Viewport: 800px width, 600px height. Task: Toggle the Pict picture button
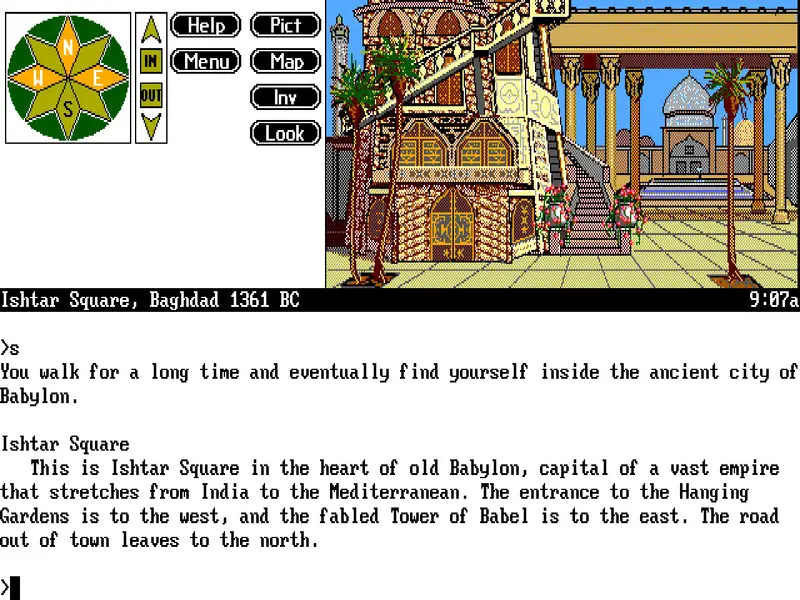pyautogui.click(x=285, y=26)
